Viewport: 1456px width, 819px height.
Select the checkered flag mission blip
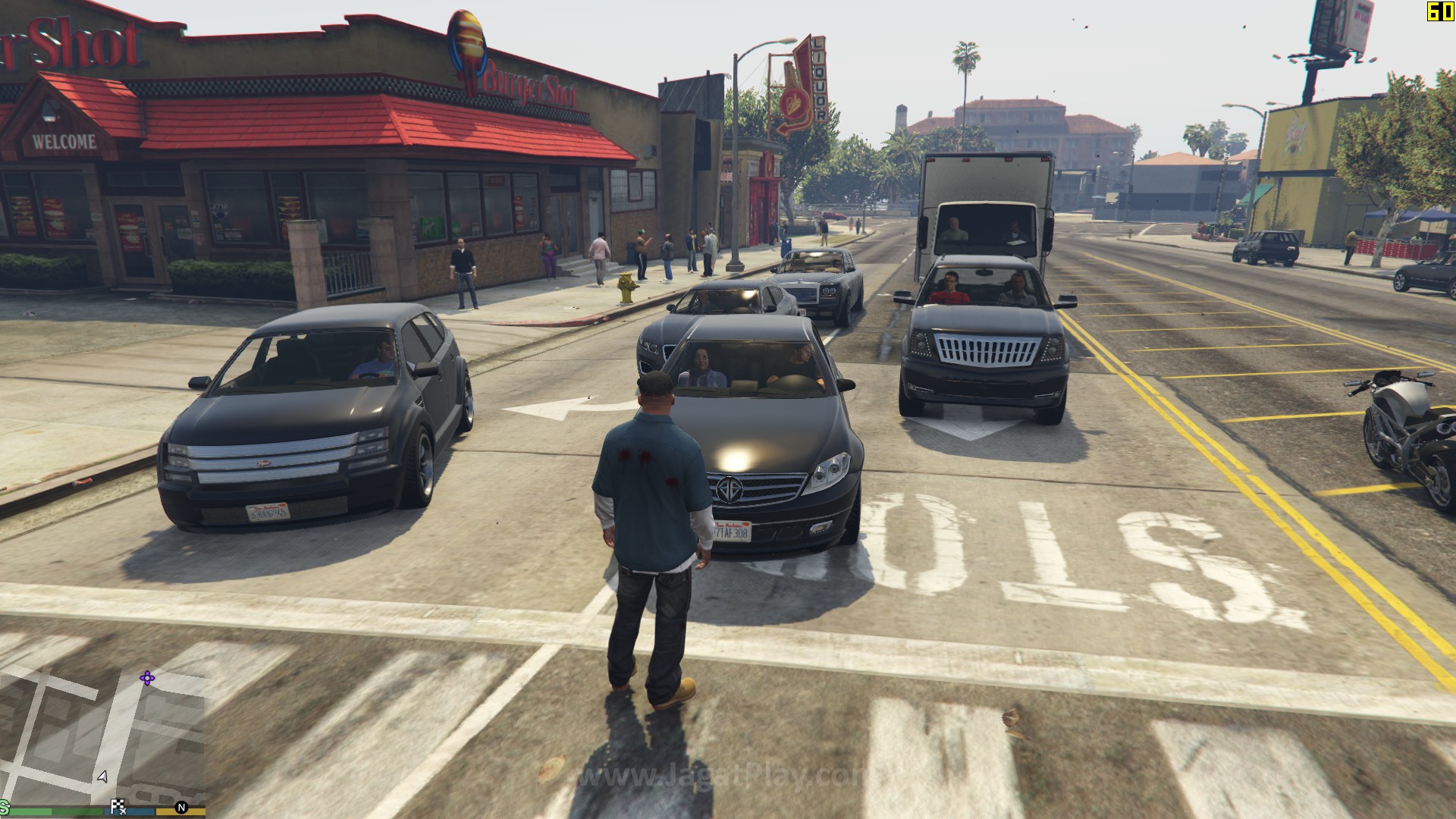point(118,807)
